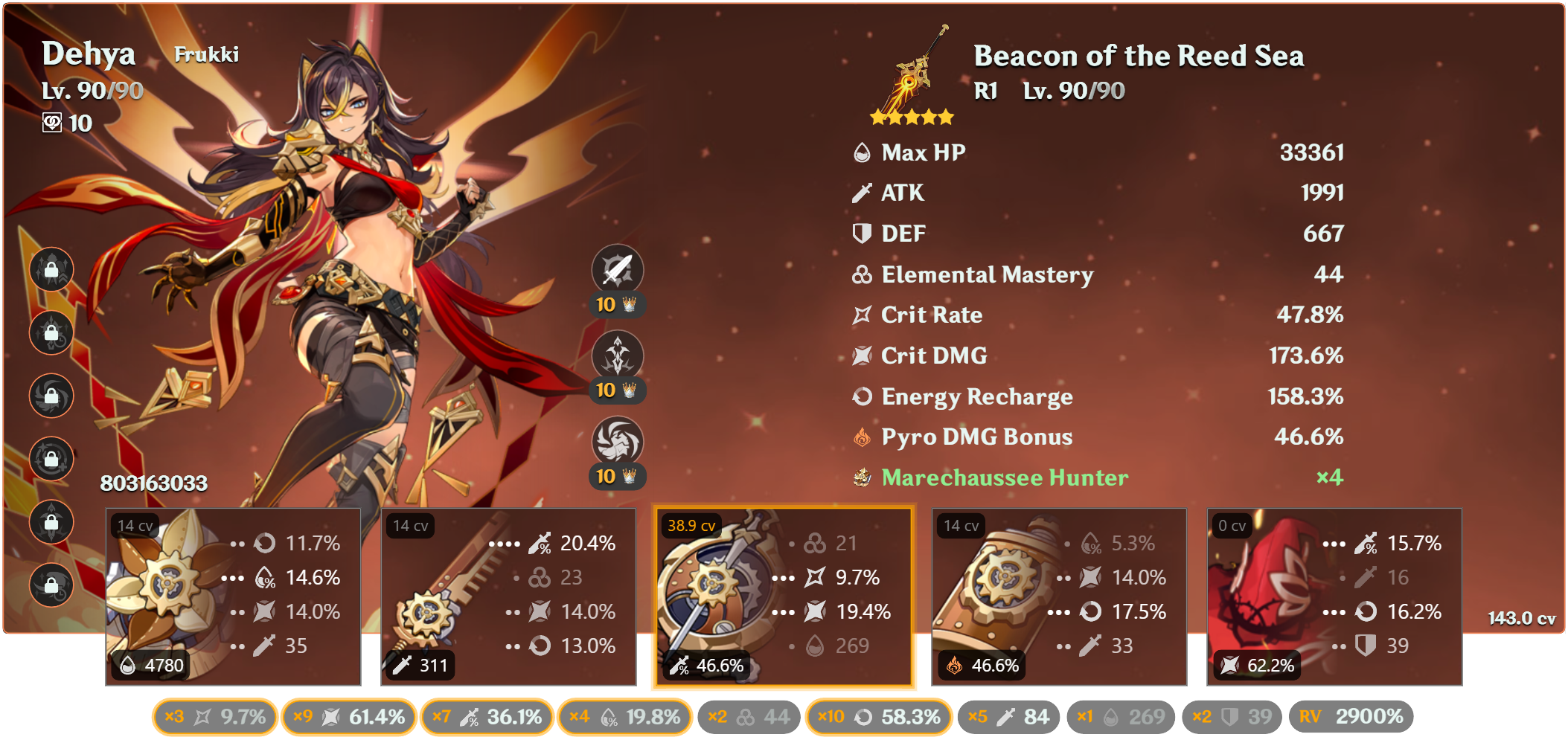Viewport: 1568px width, 740px height.
Task: Click the Pyro DMG Bonus flame icon
Action: coord(862,437)
